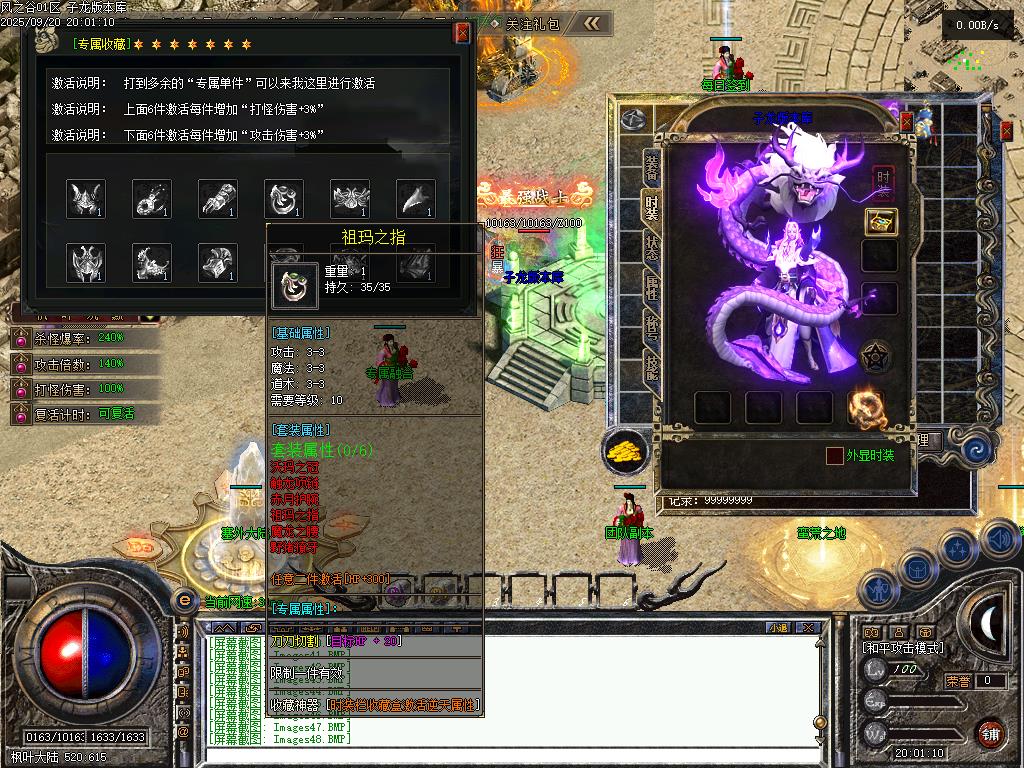Toggle the 外显时装 costume display checkbox

pyautogui.click(x=834, y=456)
